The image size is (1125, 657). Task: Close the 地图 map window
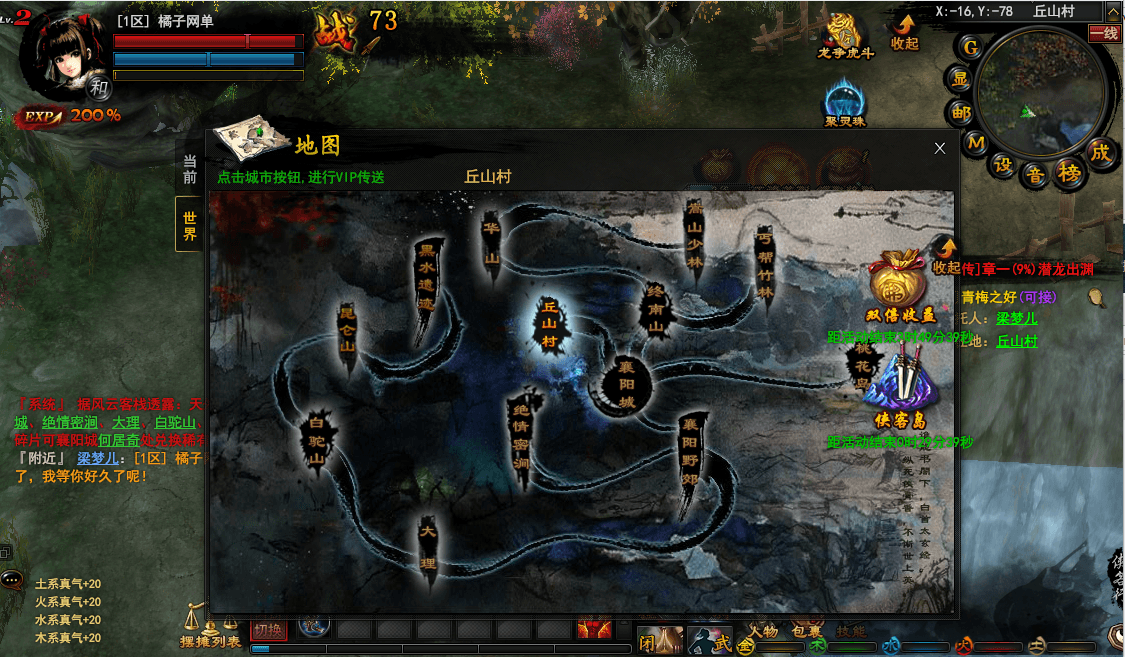click(x=939, y=148)
